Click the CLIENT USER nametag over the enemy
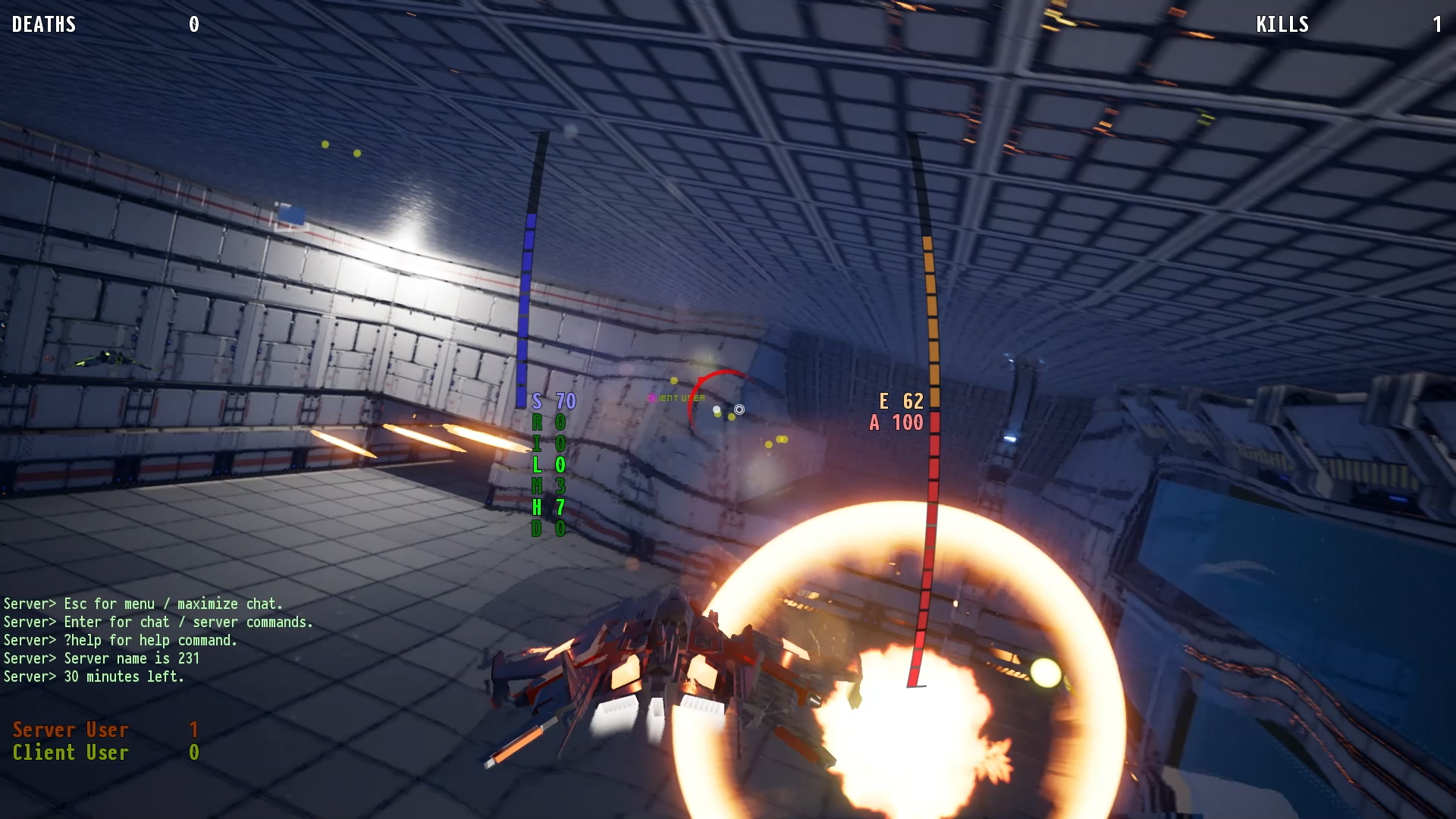 (676, 397)
